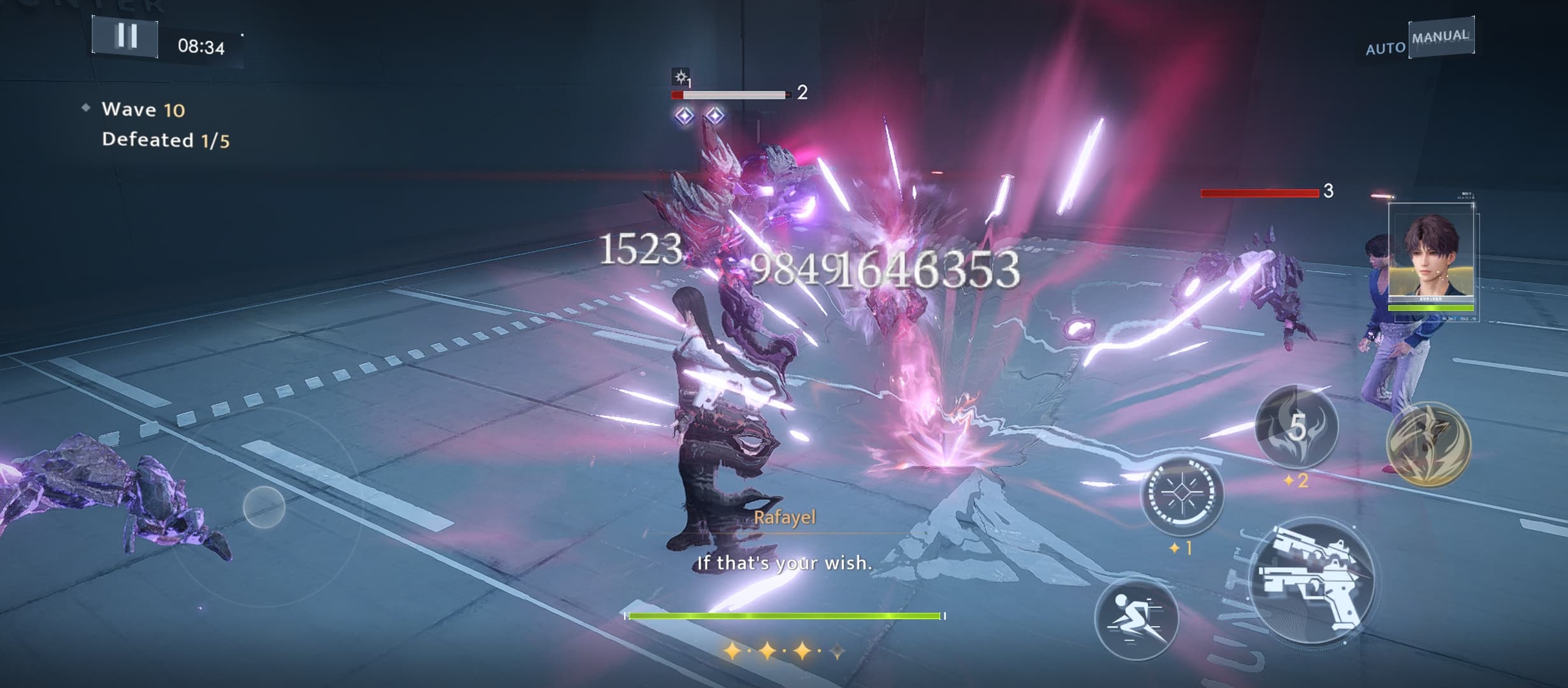Touch the virtual movement joystick
This screenshot has height=688, width=1568.
[264, 507]
